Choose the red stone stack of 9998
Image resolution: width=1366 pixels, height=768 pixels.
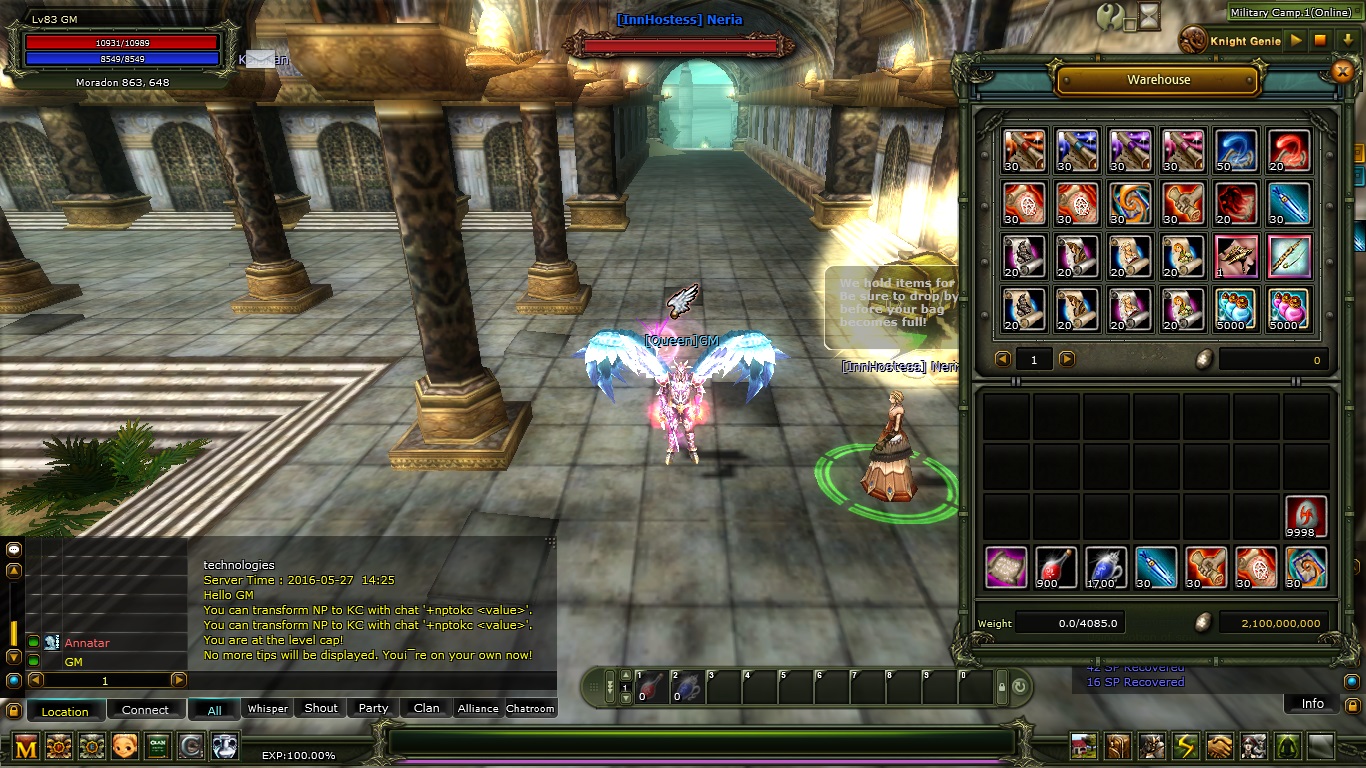[x=1305, y=517]
